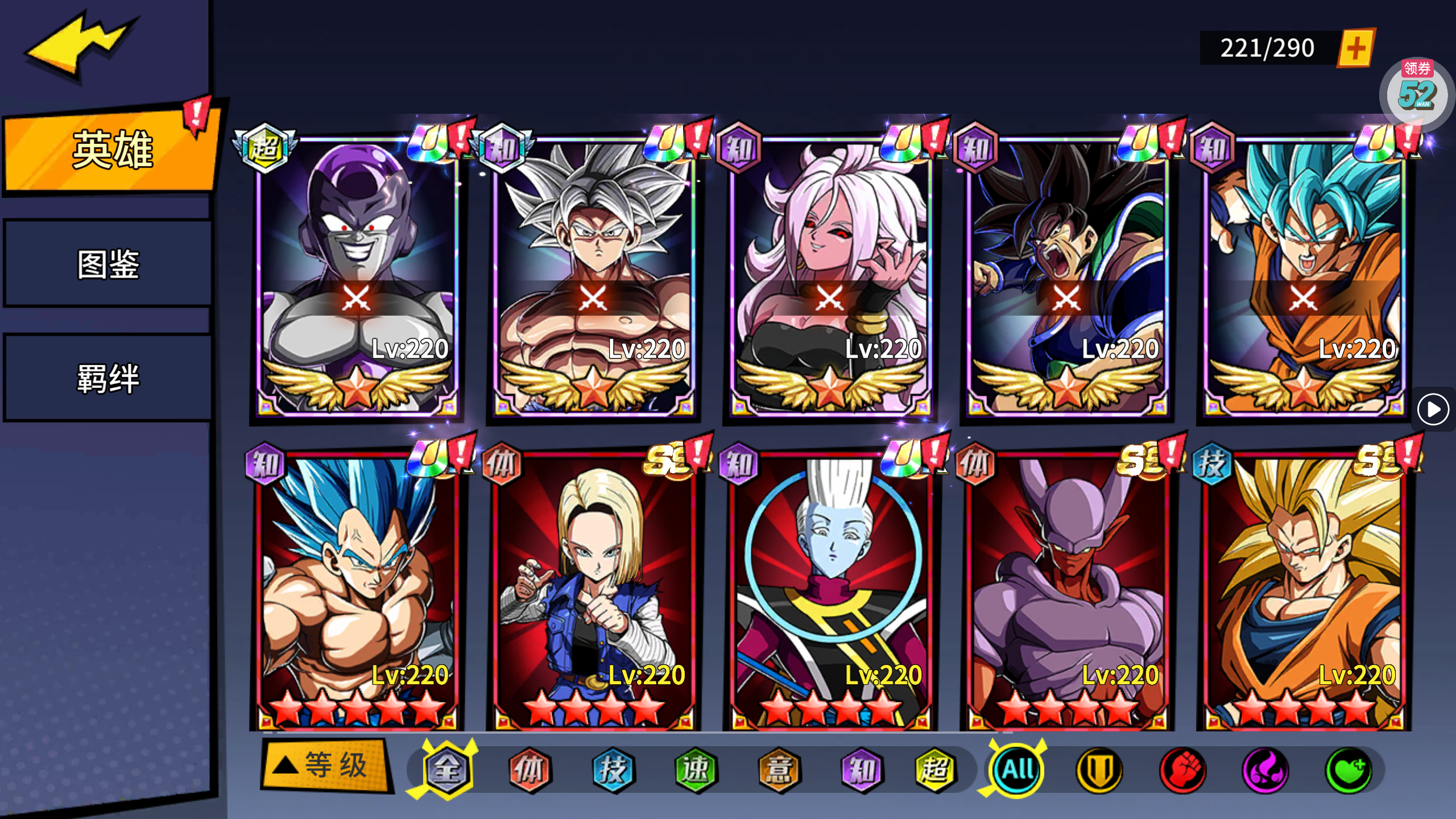Switch to the 图鉴 tab

(108, 264)
